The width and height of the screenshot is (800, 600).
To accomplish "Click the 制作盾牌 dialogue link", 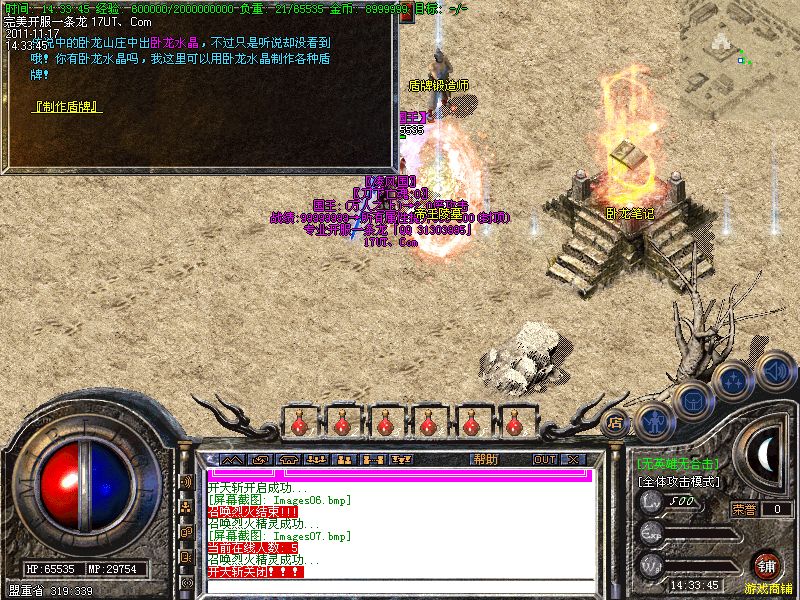I will click(x=67, y=104).
